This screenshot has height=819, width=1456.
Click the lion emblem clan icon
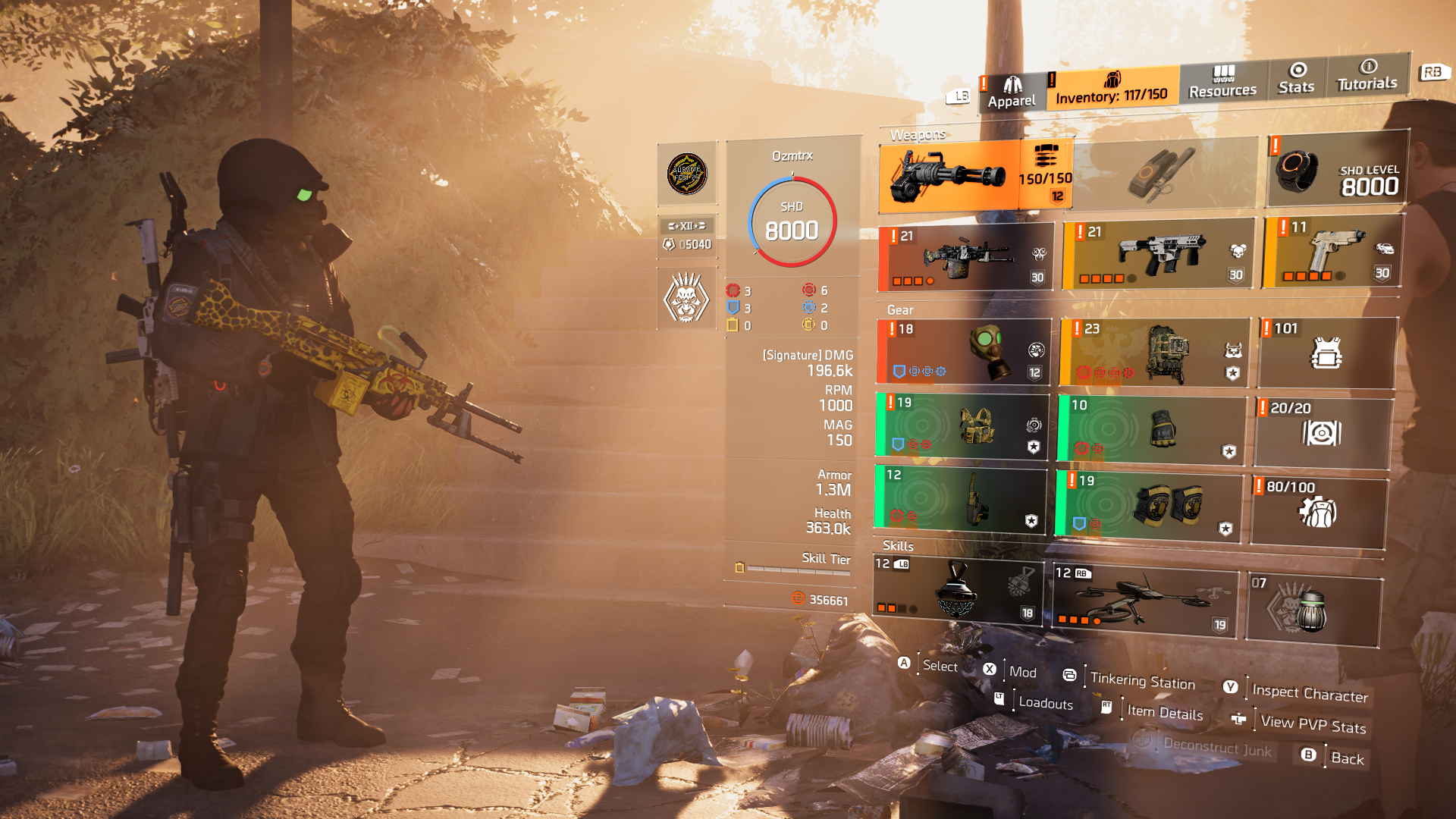(686, 298)
